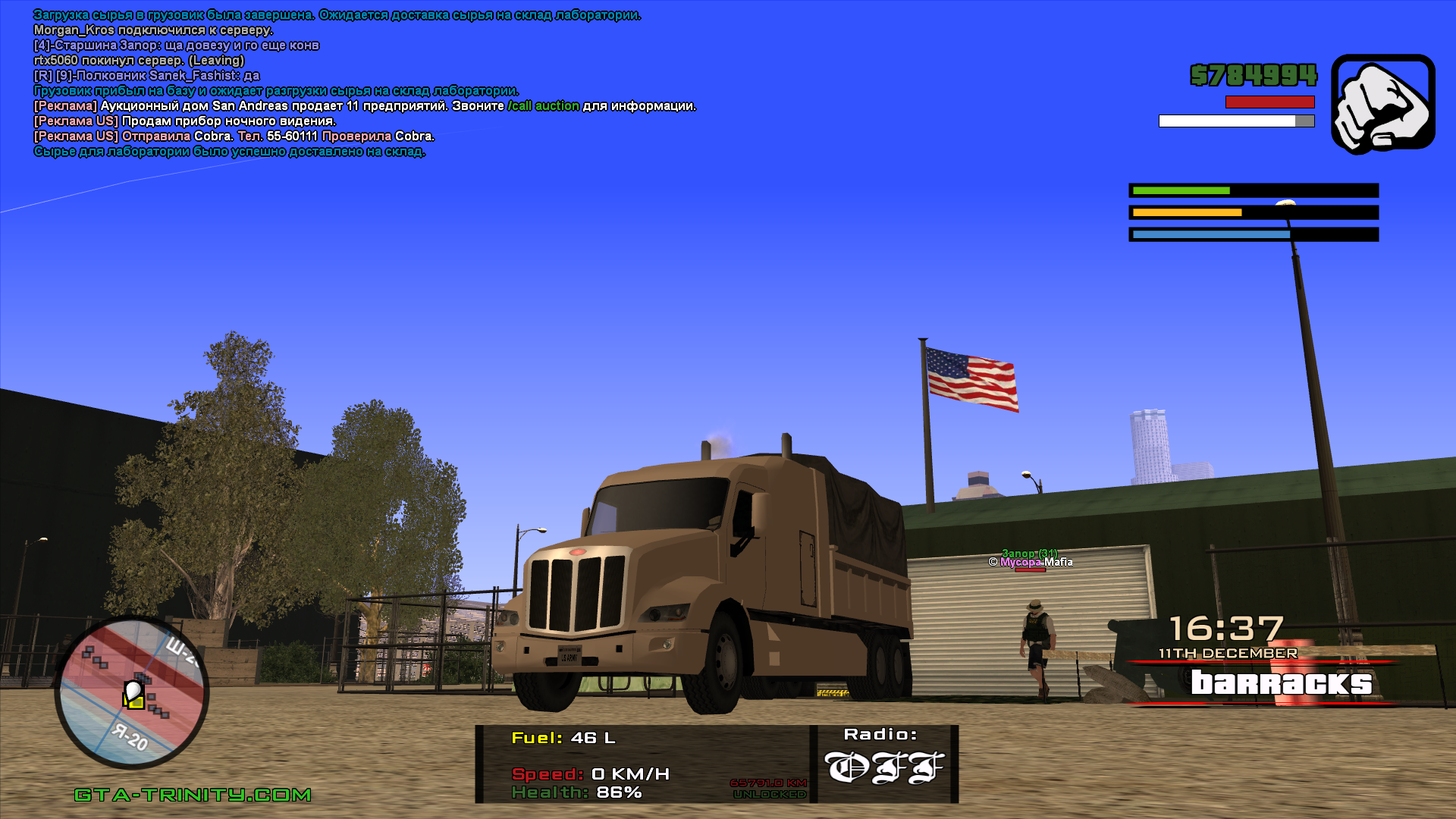Click the Запор (31) player nametag

(1029, 554)
